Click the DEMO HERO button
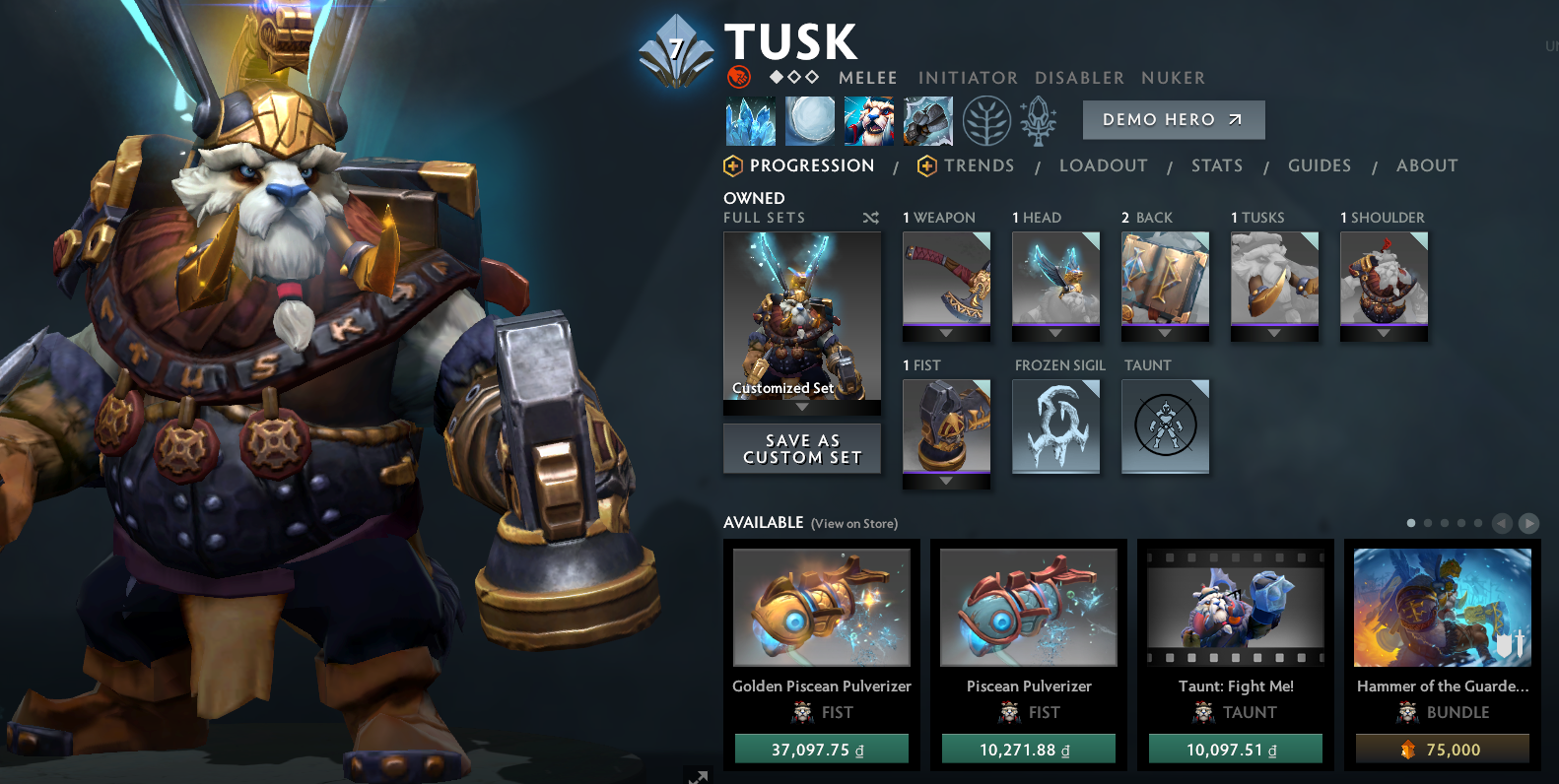 1174,119
